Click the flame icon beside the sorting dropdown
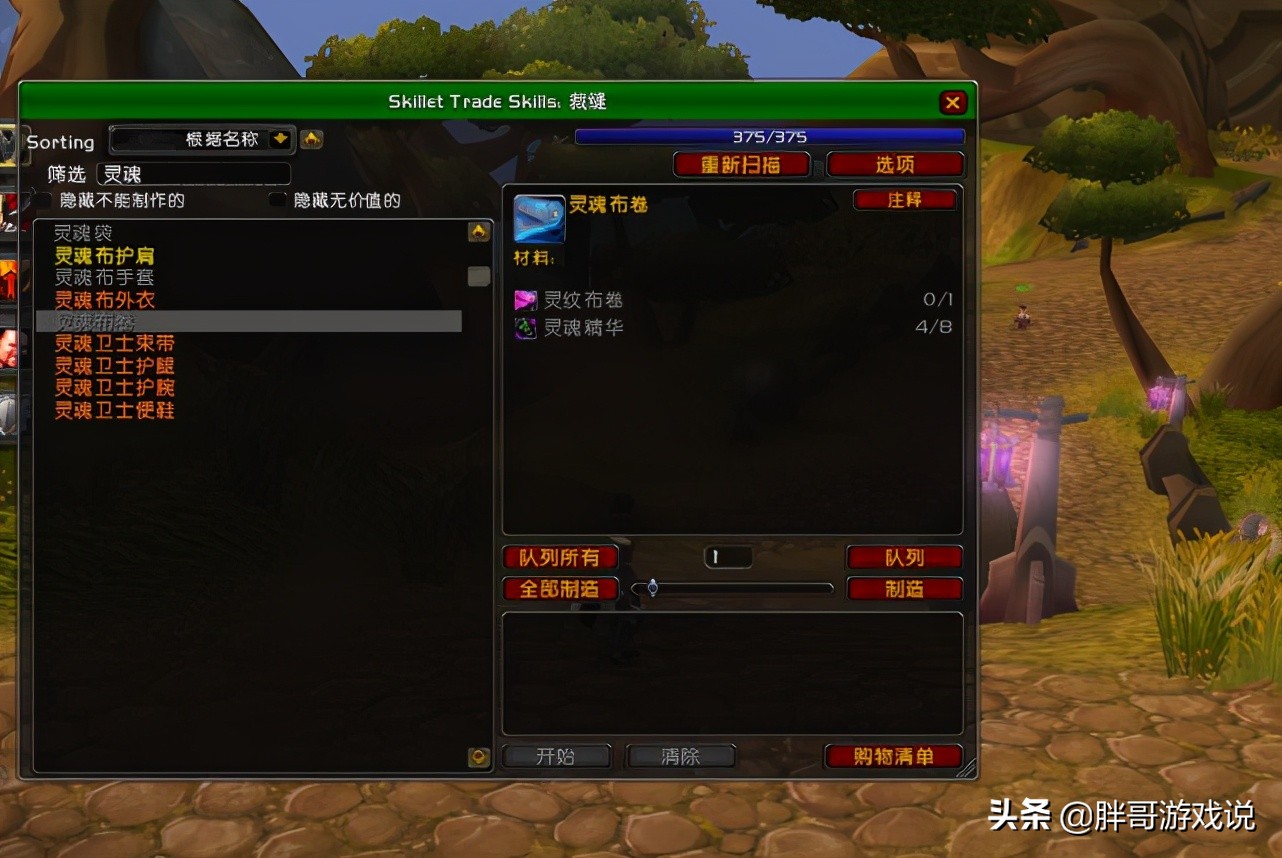Image resolution: width=1282 pixels, height=858 pixels. tap(311, 141)
